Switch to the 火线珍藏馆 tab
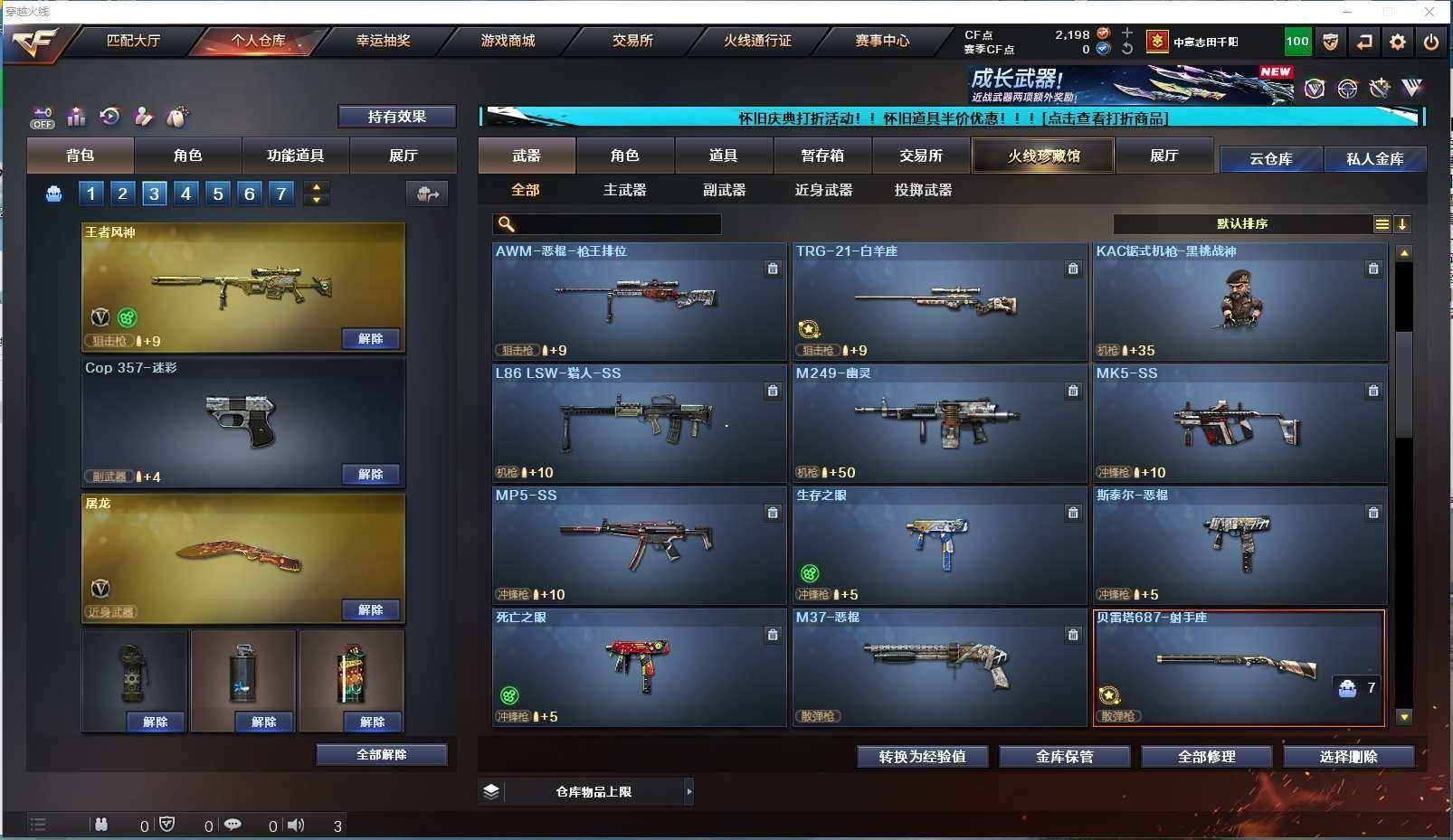Screen dimensions: 1453x840 click(1043, 156)
